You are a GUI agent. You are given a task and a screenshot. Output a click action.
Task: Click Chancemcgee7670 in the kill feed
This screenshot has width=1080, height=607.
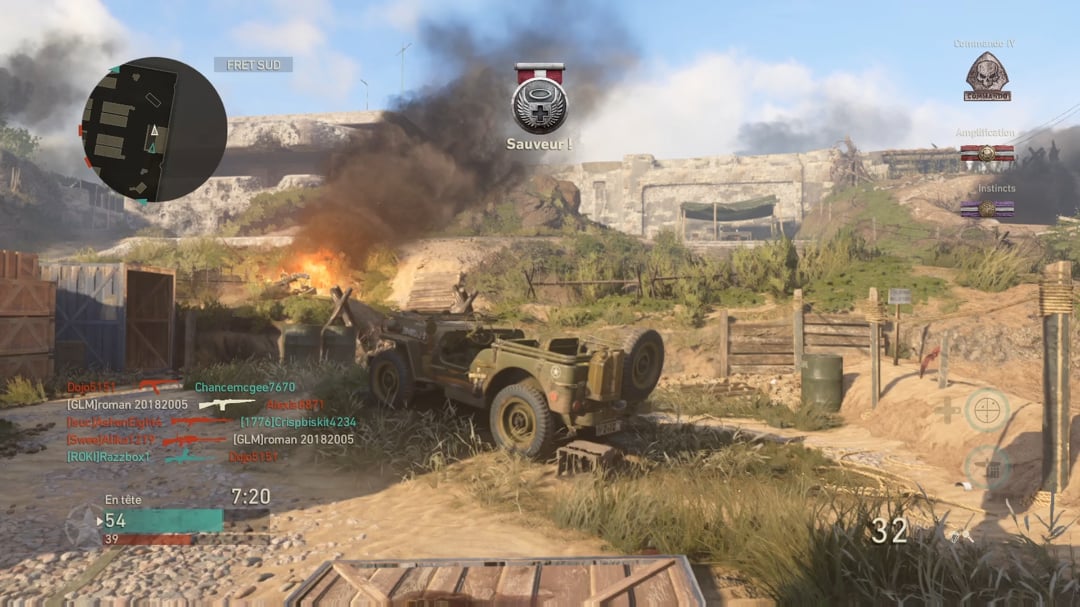(x=245, y=387)
